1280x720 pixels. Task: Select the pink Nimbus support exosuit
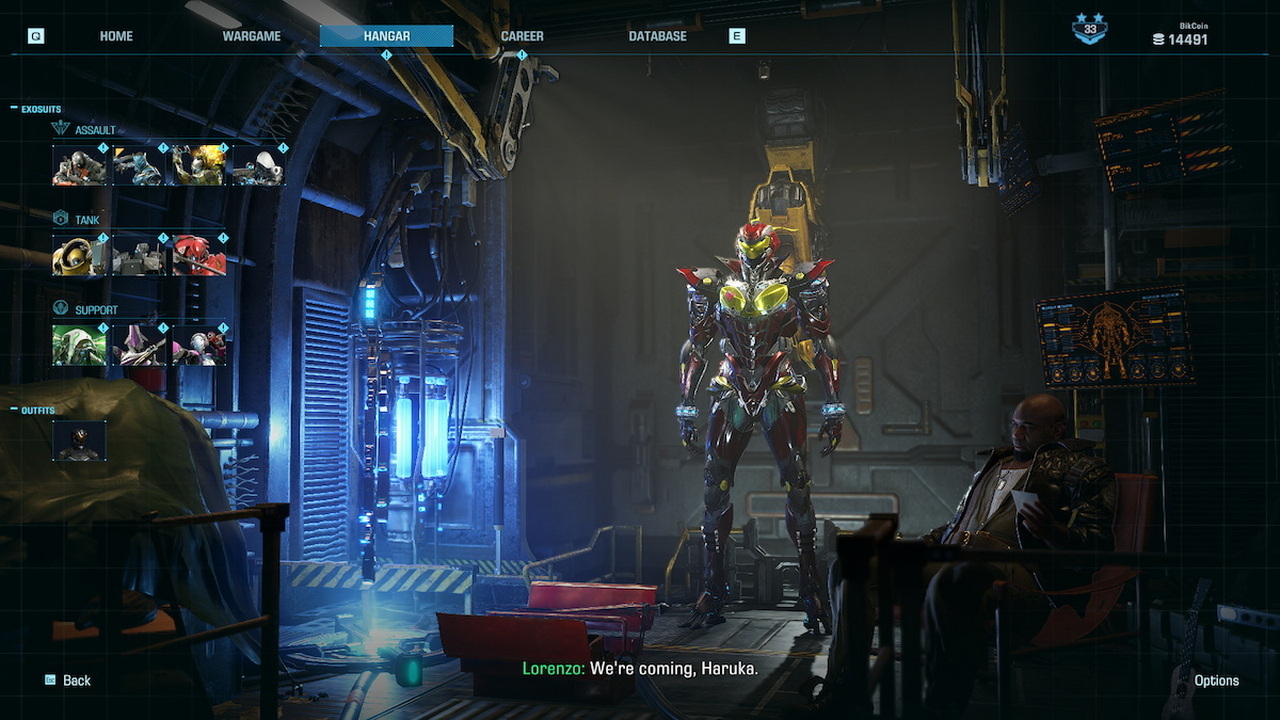click(199, 345)
